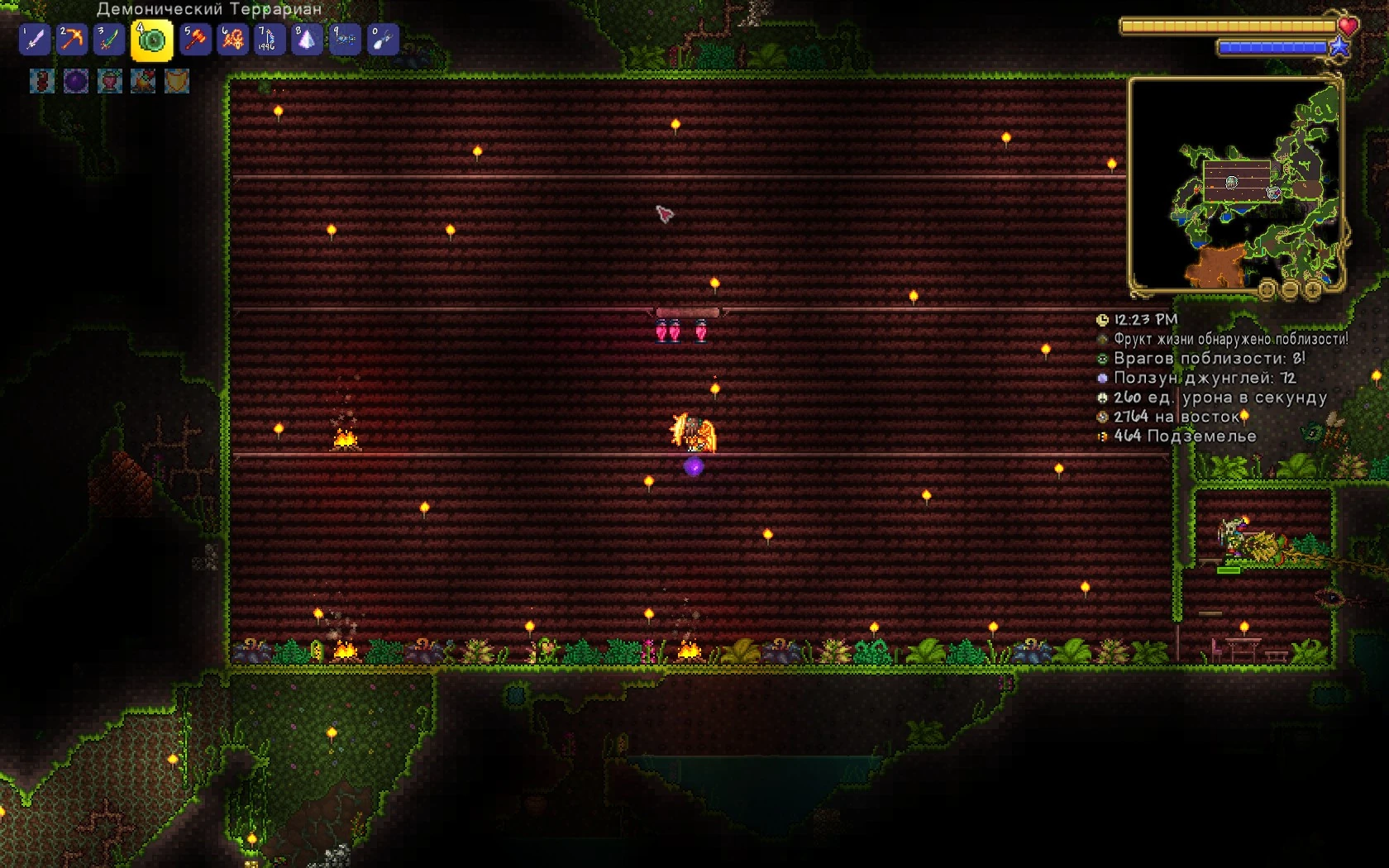Screen dimensions: 1389x868
Task: Zoom out the minimap with minus button
Action: pyautogui.click(x=1291, y=289)
